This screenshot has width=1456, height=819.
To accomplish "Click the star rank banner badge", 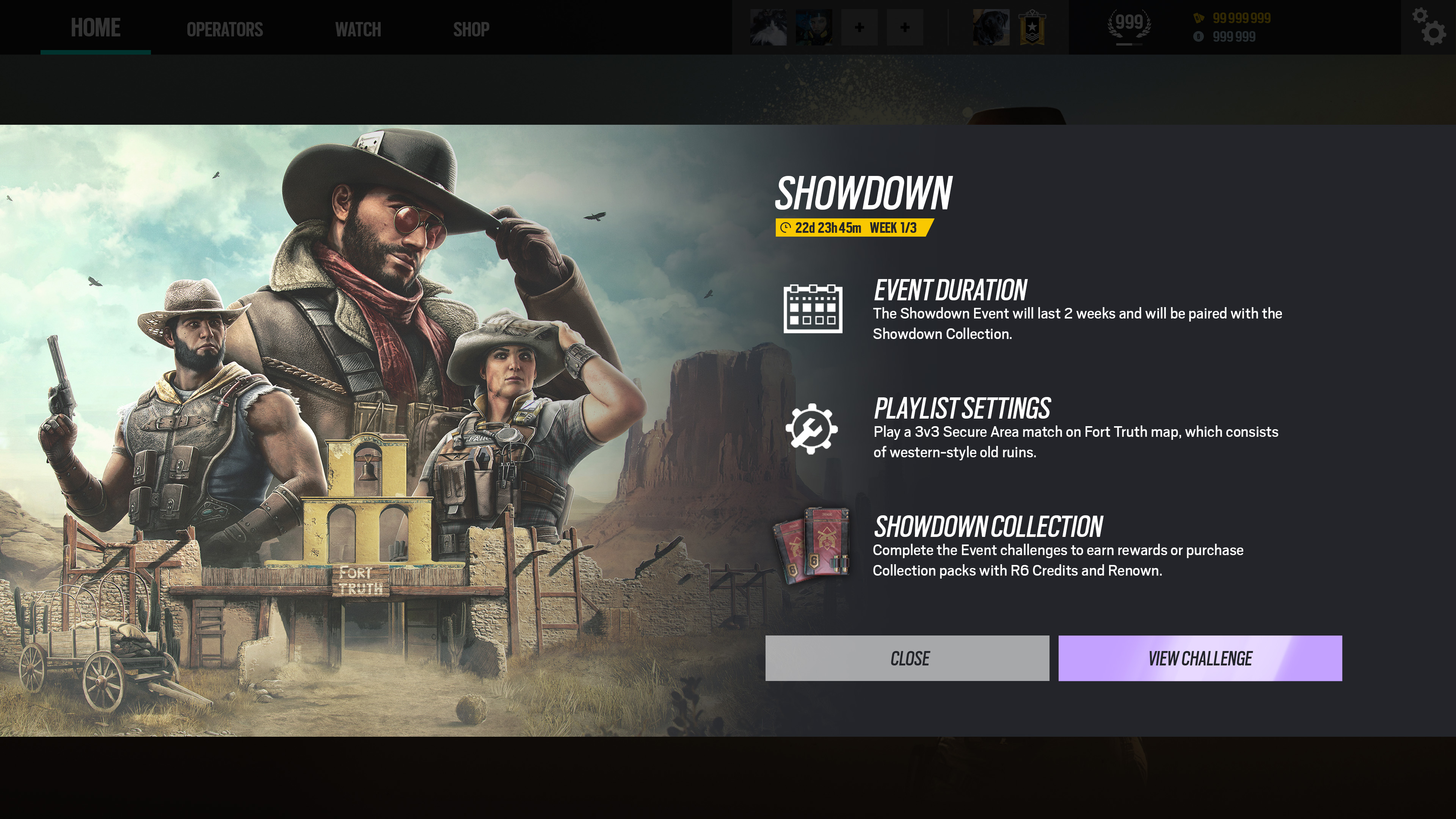I will pos(1032,27).
